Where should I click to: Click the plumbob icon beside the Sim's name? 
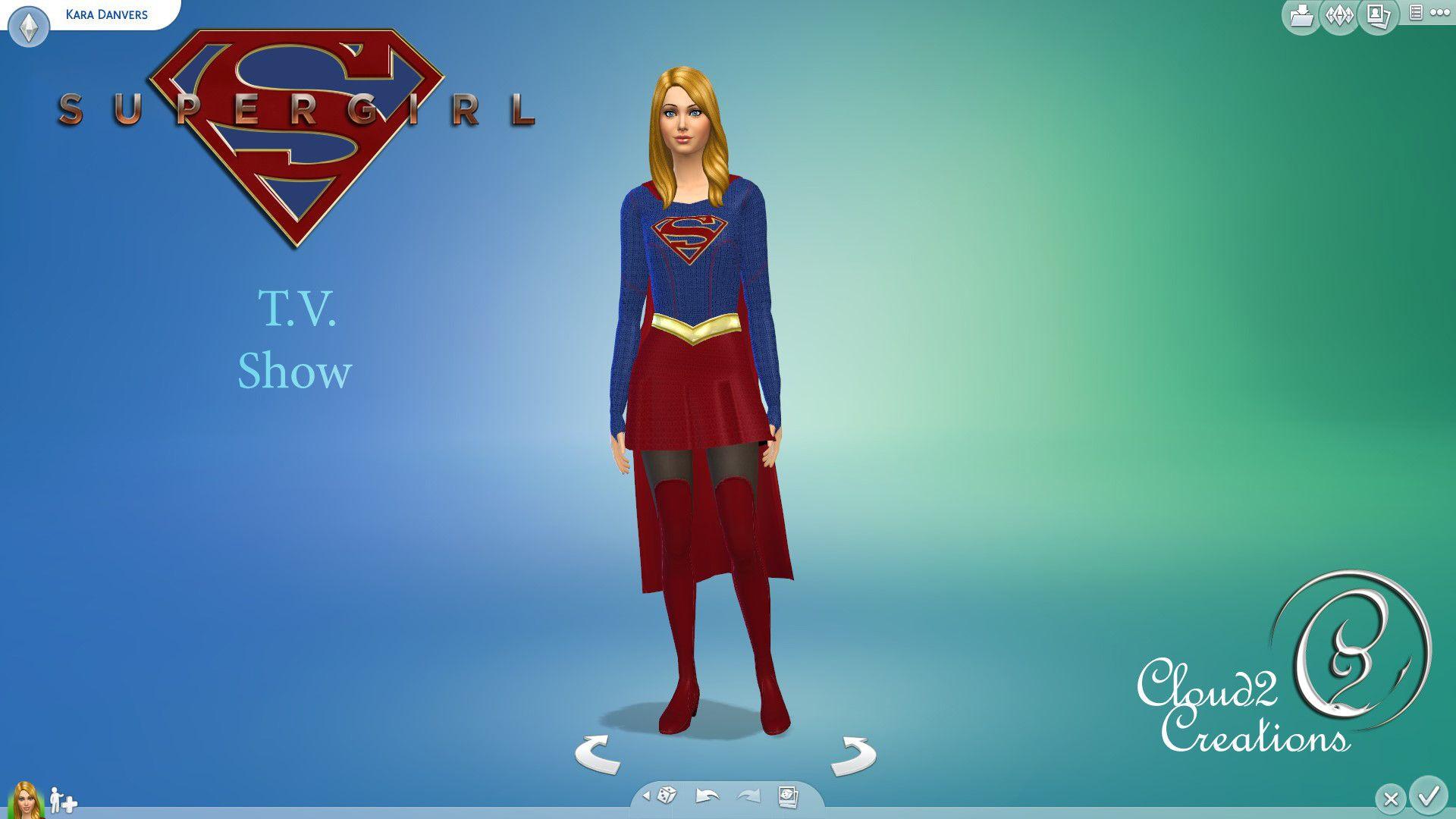[x=29, y=28]
